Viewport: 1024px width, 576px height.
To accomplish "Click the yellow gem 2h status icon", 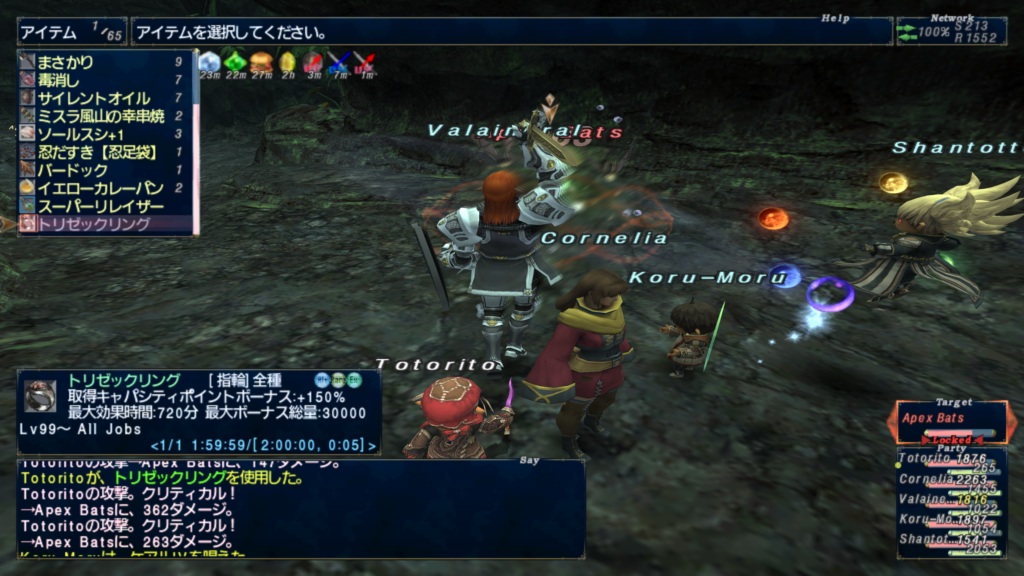I will coord(287,64).
